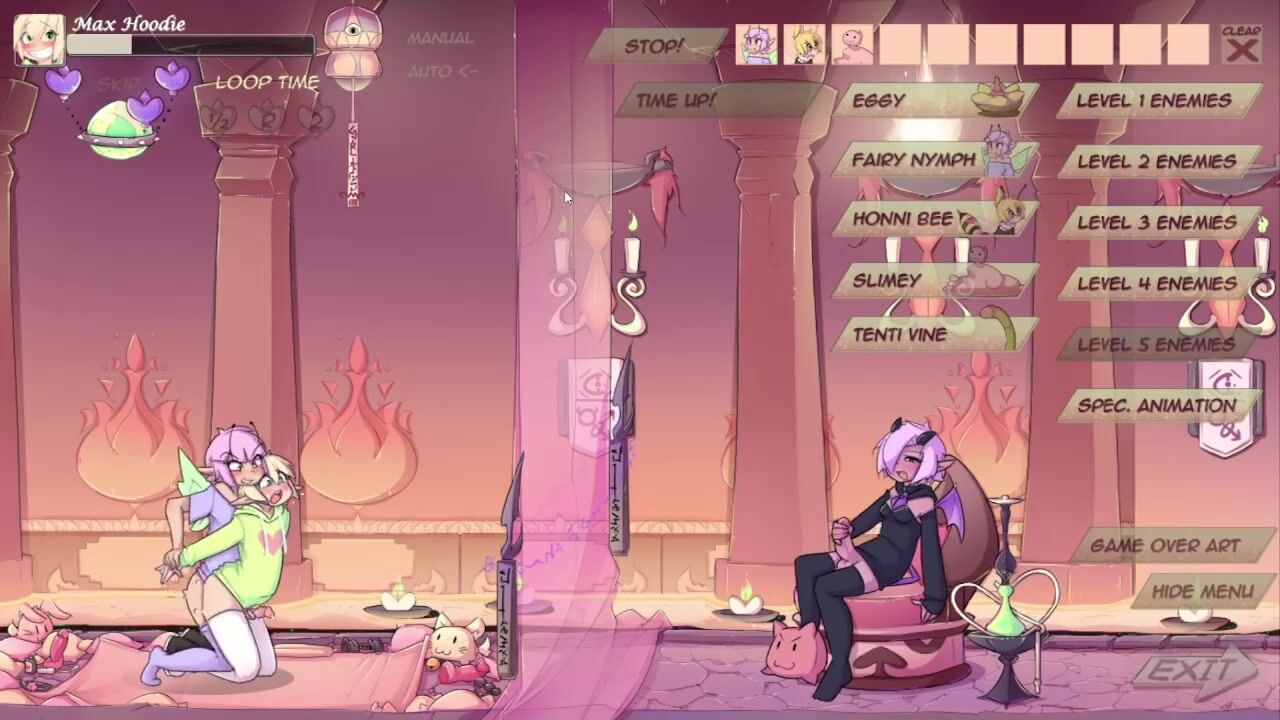Open the Spec. Animation category
The width and height of the screenshot is (1280, 720).
(1156, 406)
